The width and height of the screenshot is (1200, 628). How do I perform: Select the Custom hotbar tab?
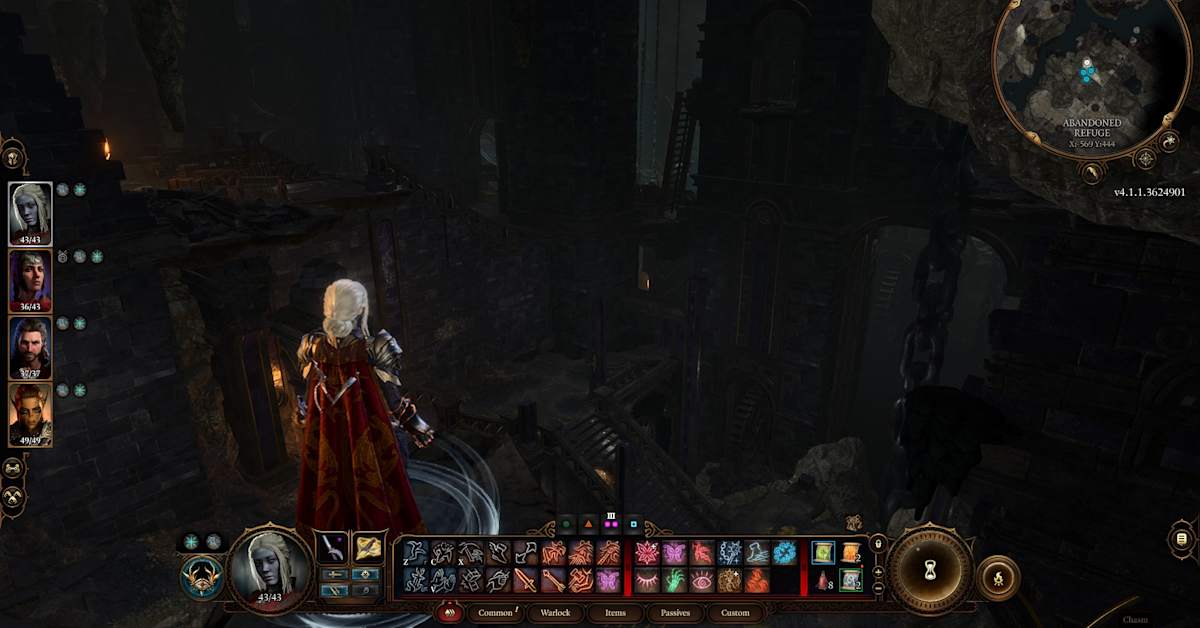[735, 612]
